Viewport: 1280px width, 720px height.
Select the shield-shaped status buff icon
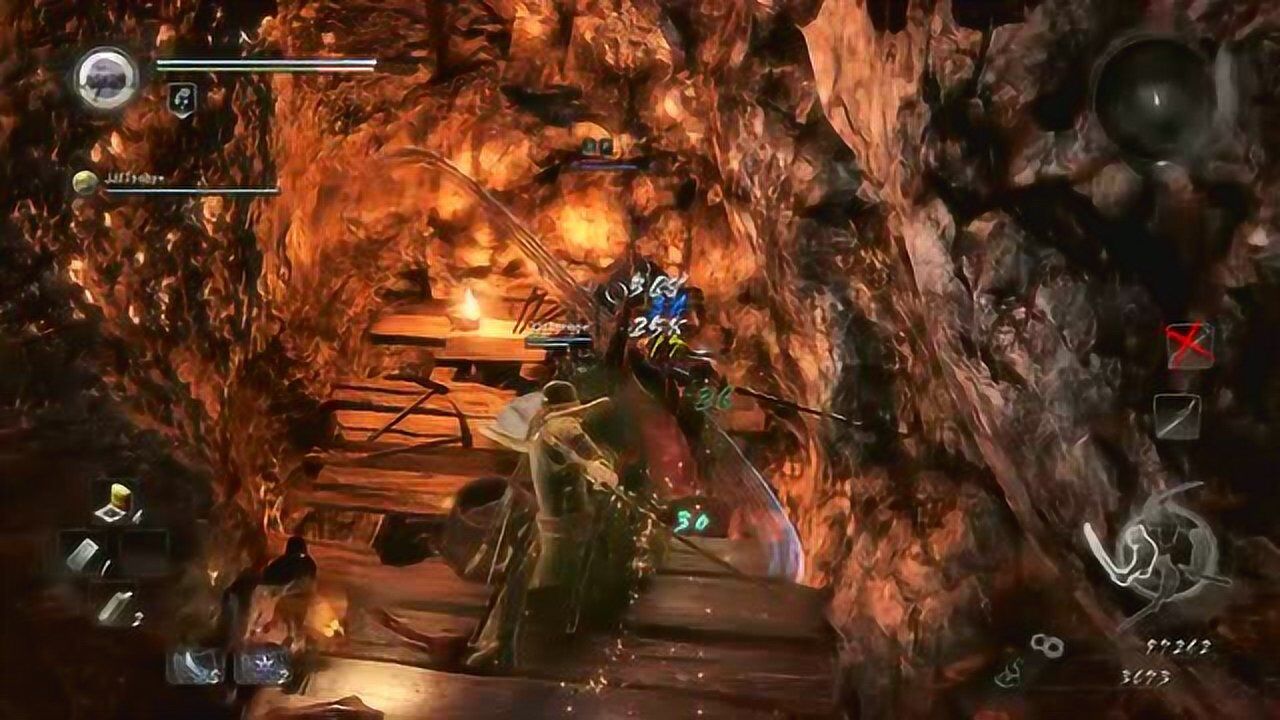[x=182, y=99]
